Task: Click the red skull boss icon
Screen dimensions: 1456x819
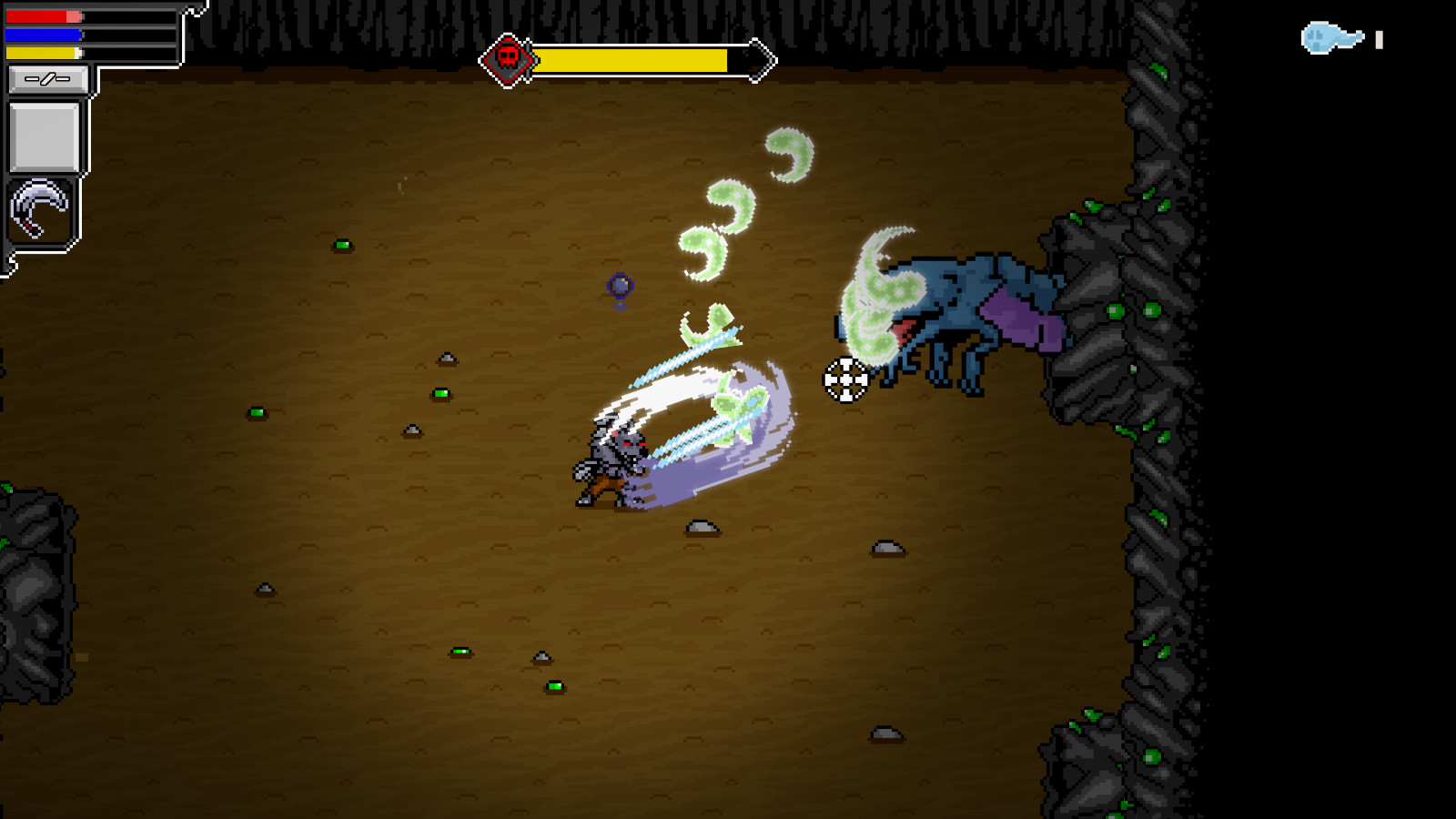Action: (510, 58)
